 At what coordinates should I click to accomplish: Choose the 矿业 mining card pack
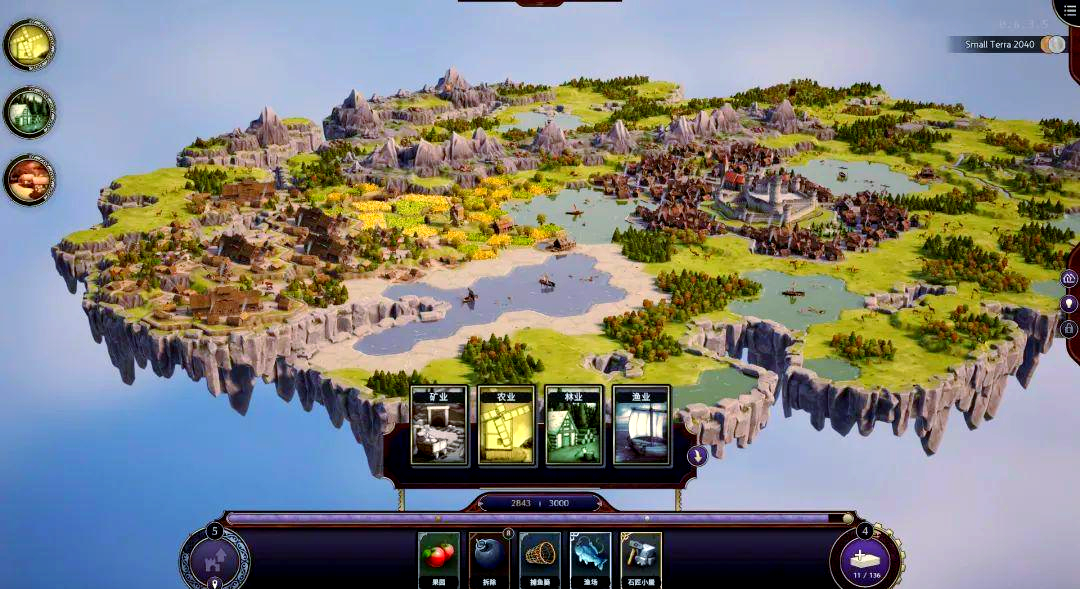tap(439, 427)
